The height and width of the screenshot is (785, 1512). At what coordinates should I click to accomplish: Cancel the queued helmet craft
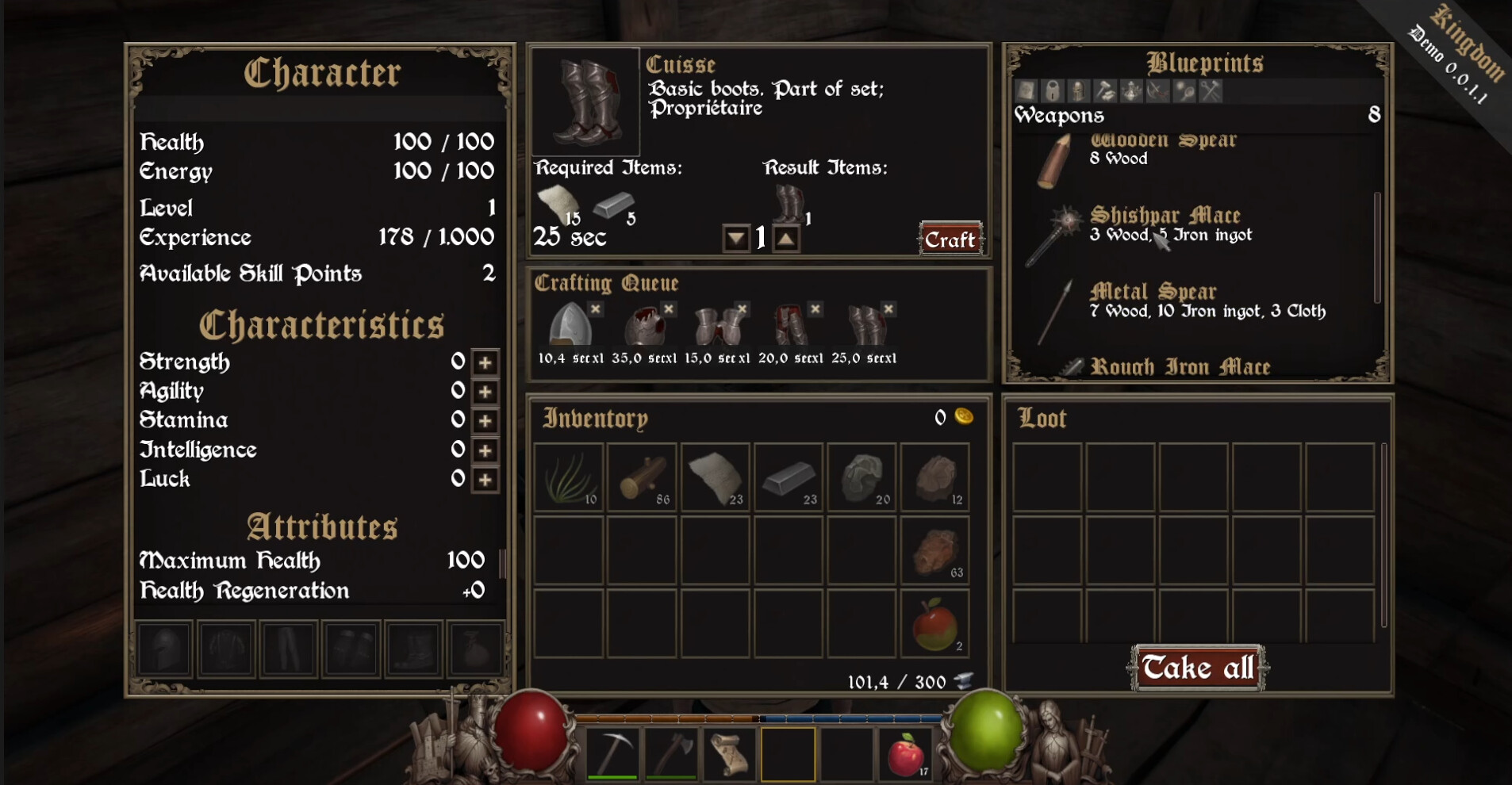(596, 309)
